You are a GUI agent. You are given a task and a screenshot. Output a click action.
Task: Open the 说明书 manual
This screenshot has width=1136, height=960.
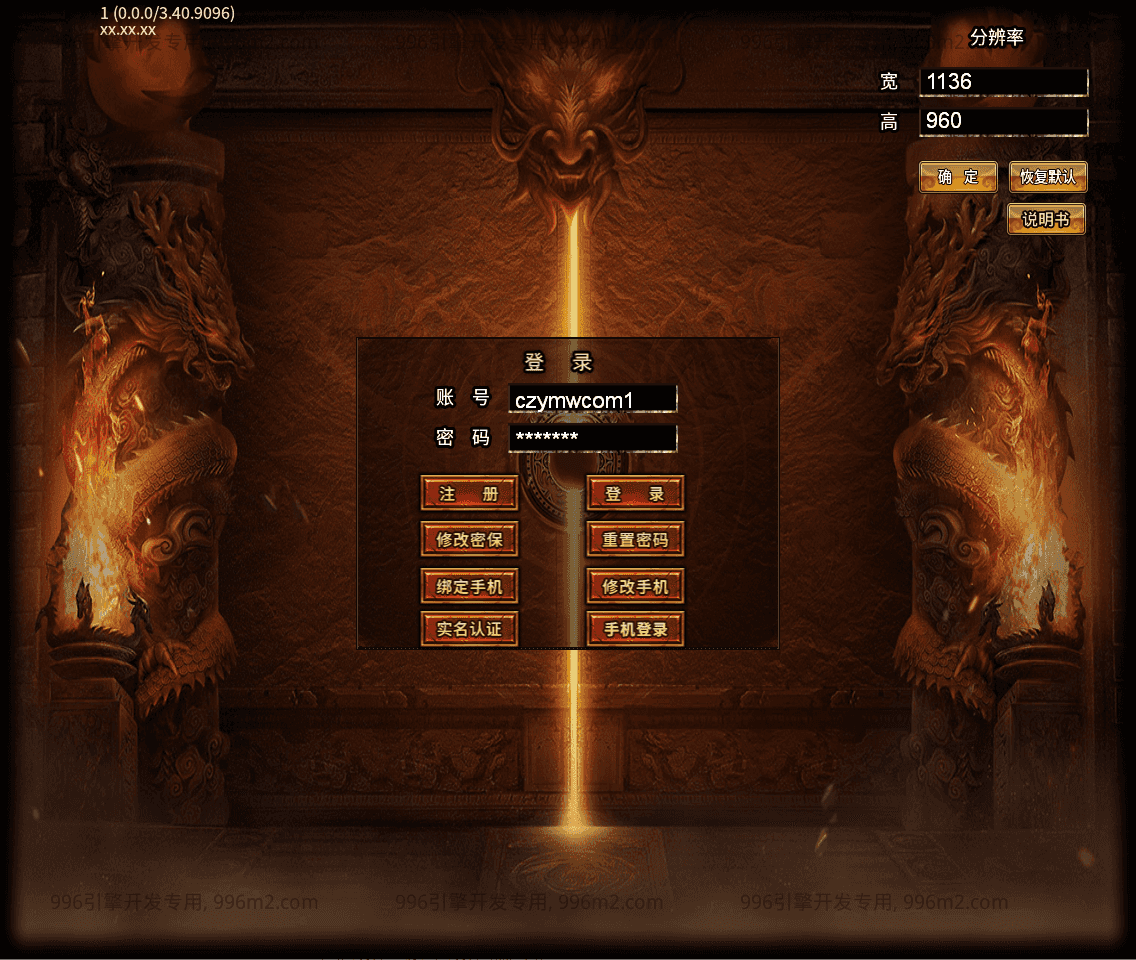(1046, 219)
